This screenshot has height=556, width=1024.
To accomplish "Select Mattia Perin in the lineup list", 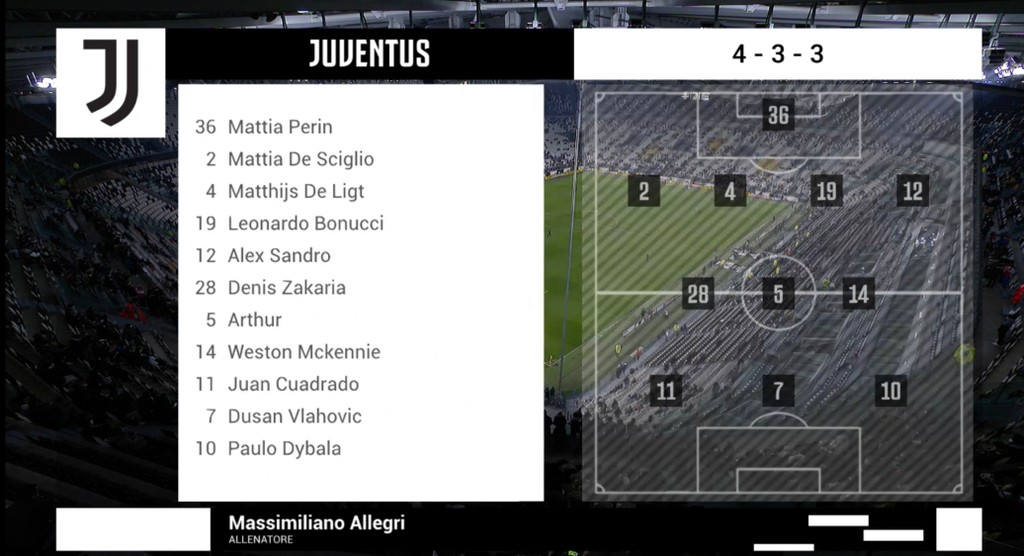I will [x=280, y=127].
